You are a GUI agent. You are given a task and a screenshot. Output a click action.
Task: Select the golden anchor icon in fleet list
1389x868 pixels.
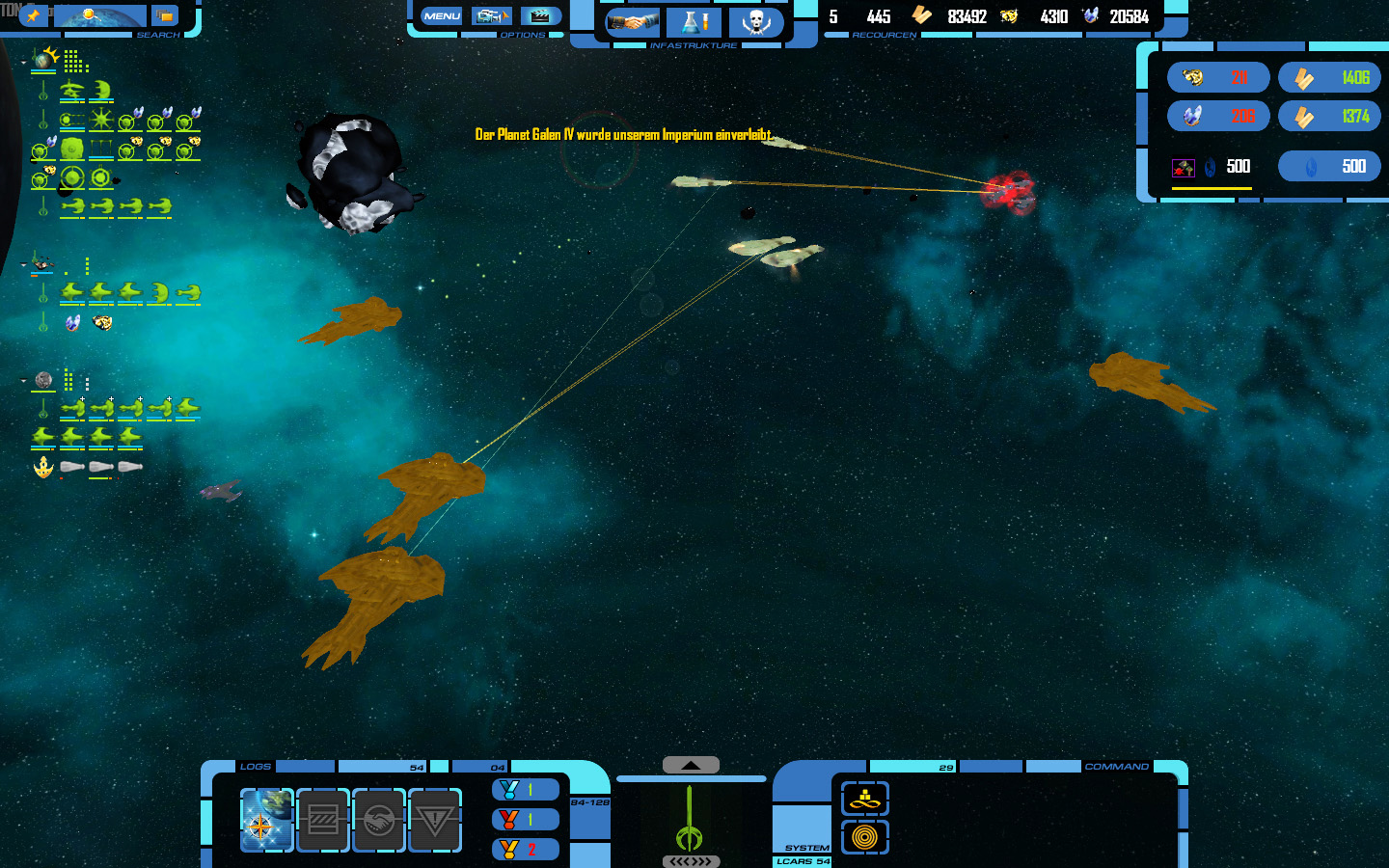[x=43, y=468]
